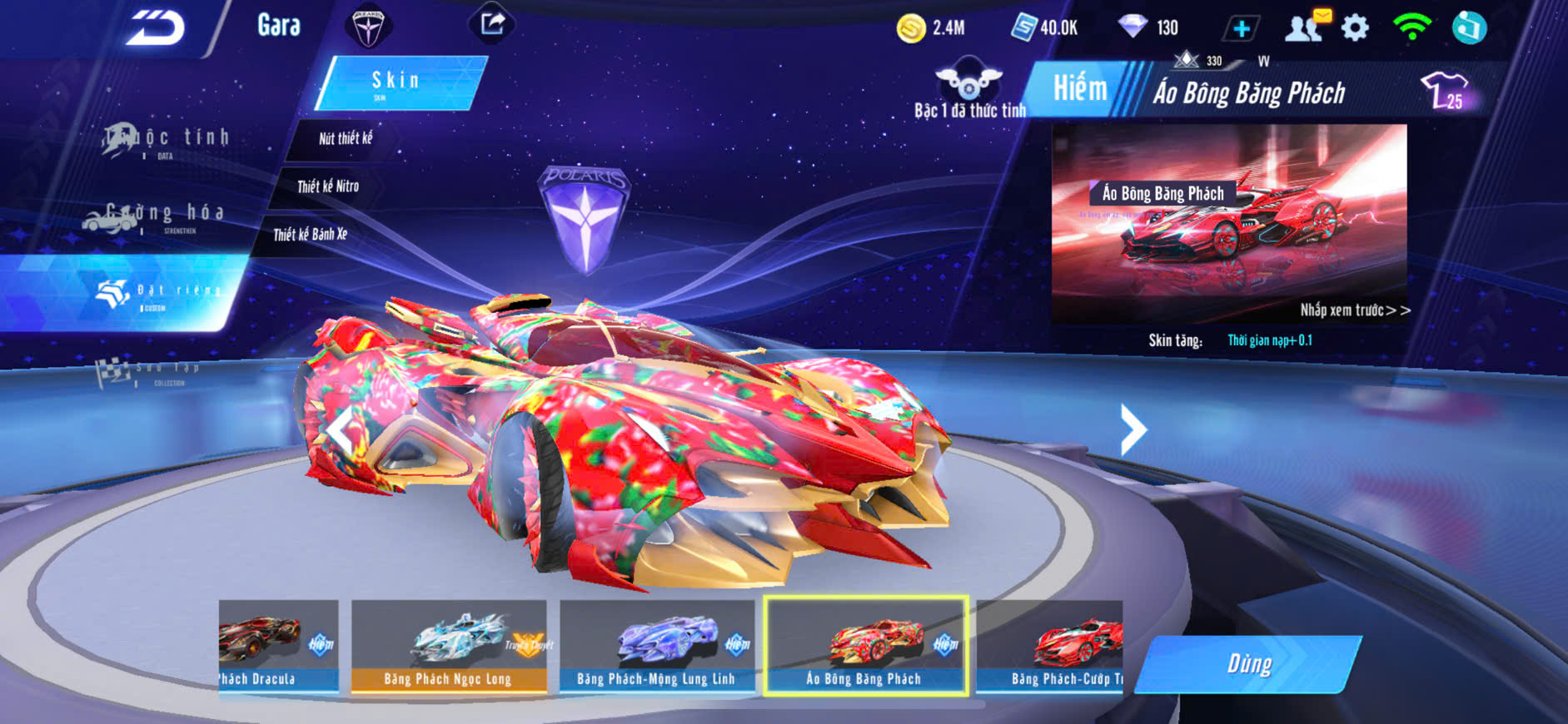Screen dimensions: 1568x724
Task: Choose the Thiết kế Nitro option
Action: pyautogui.click(x=328, y=186)
